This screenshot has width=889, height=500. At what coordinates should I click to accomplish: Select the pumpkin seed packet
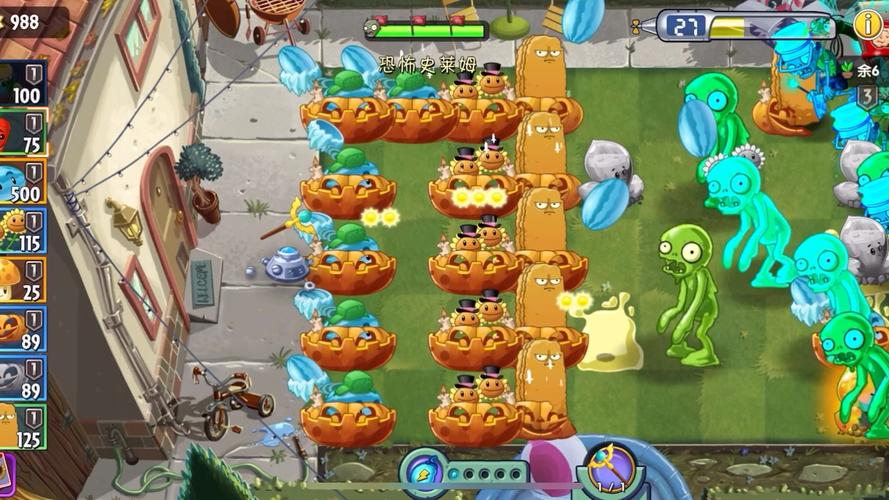click(22, 329)
